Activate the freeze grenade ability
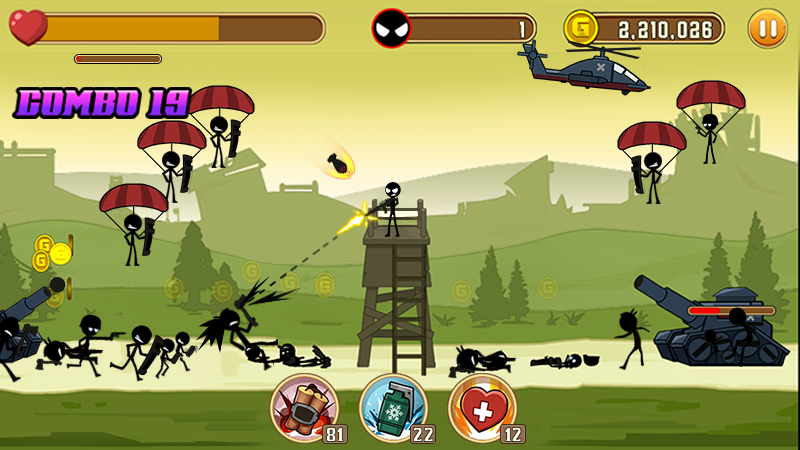 [x=393, y=407]
